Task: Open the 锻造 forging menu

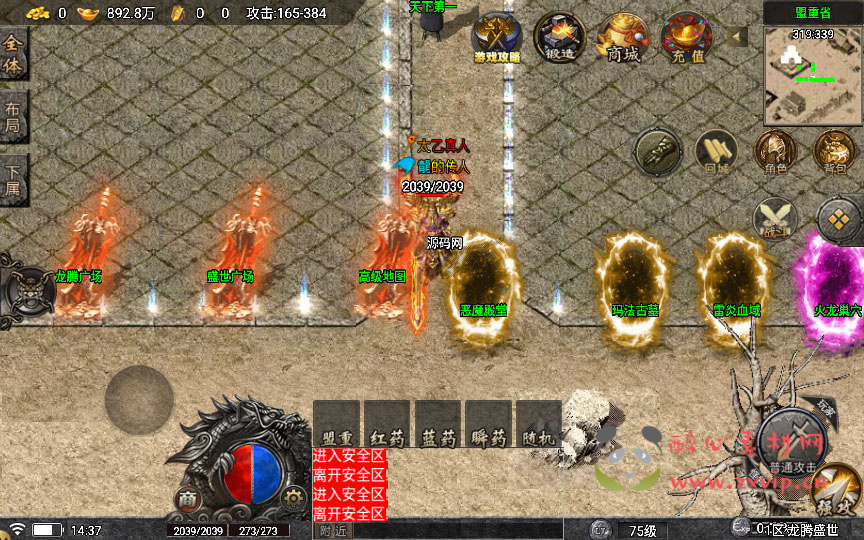Action: pyautogui.click(x=559, y=38)
